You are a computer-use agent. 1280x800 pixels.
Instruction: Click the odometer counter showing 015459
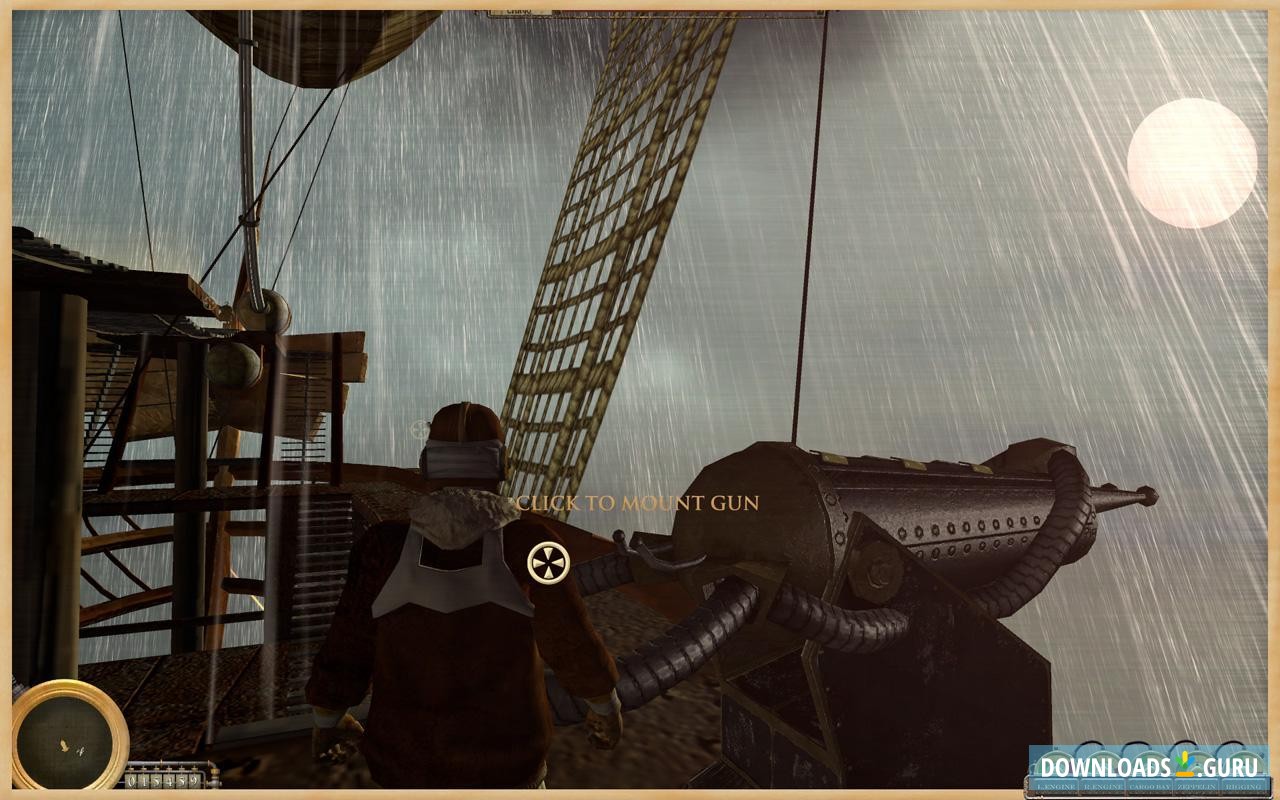point(163,780)
